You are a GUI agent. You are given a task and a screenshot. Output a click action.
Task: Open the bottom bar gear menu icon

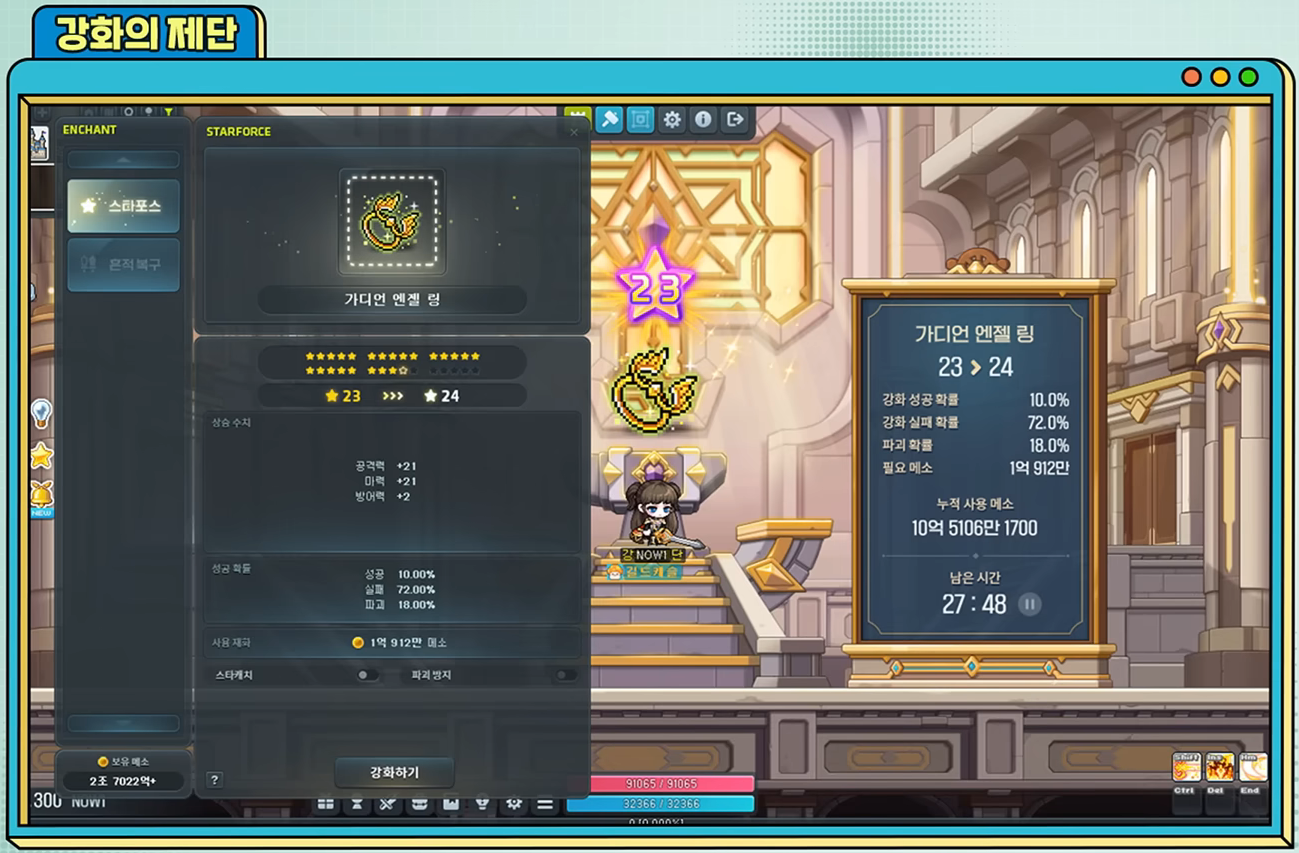(513, 804)
